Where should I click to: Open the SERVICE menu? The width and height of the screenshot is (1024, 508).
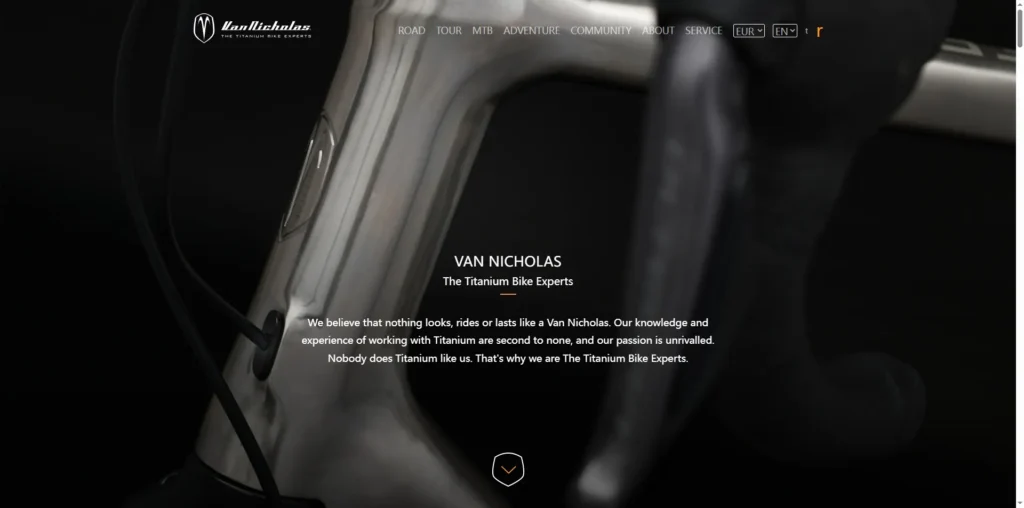click(x=703, y=31)
